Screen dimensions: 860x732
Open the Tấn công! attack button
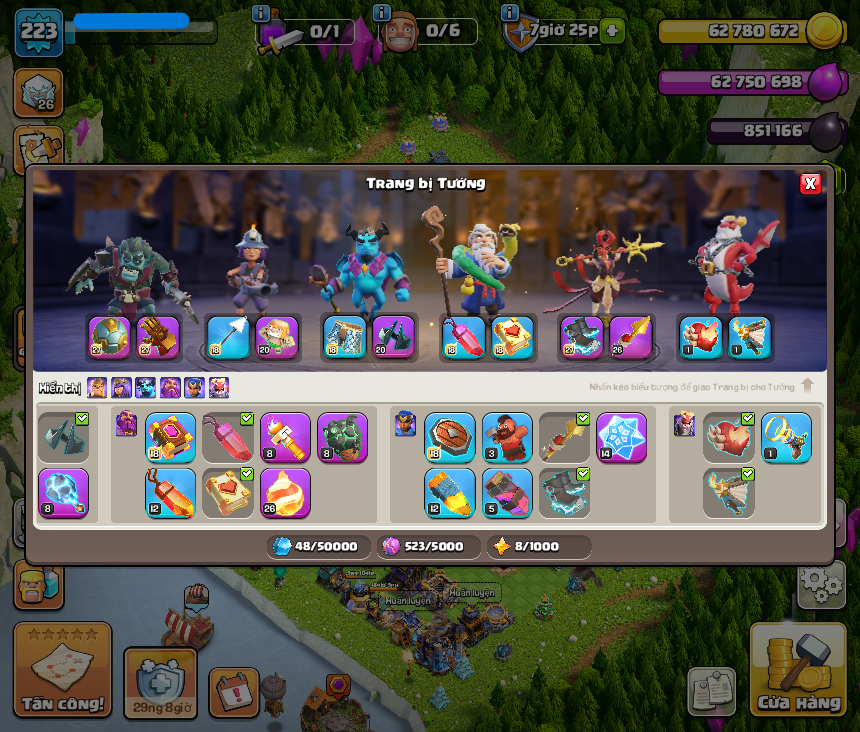click(x=63, y=670)
